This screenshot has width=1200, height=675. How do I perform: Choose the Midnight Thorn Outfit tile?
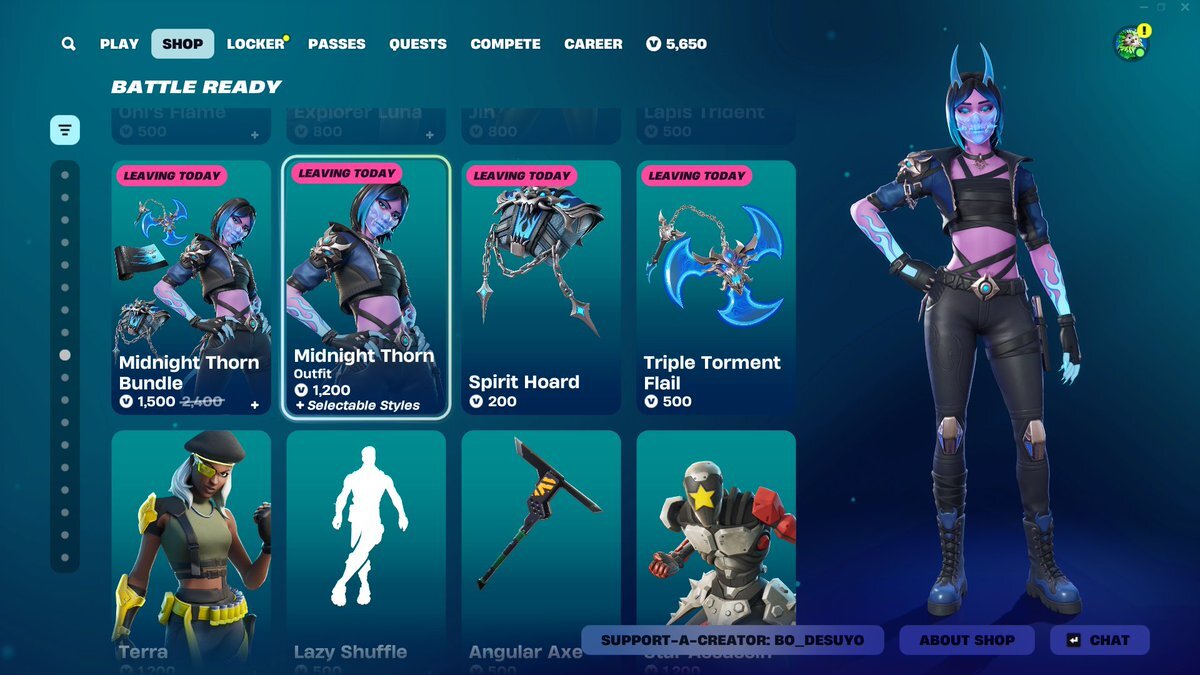(x=366, y=287)
